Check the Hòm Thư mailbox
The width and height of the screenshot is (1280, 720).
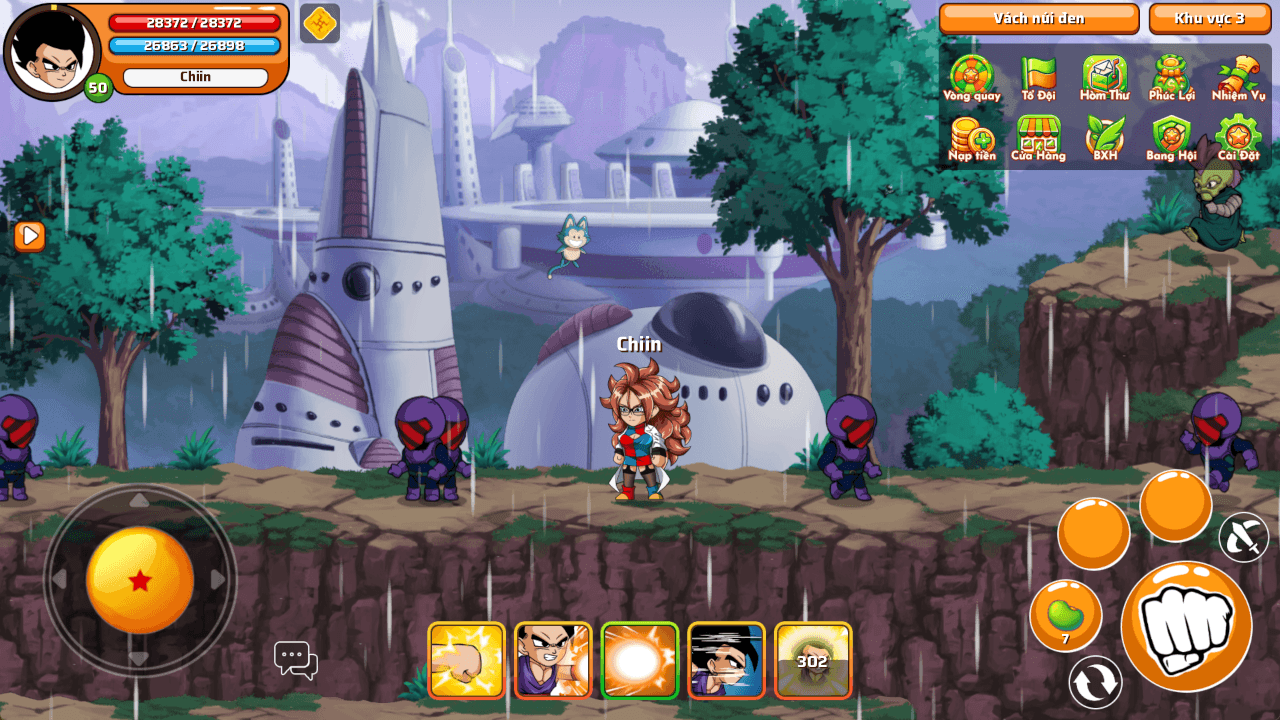pos(1104,76)
